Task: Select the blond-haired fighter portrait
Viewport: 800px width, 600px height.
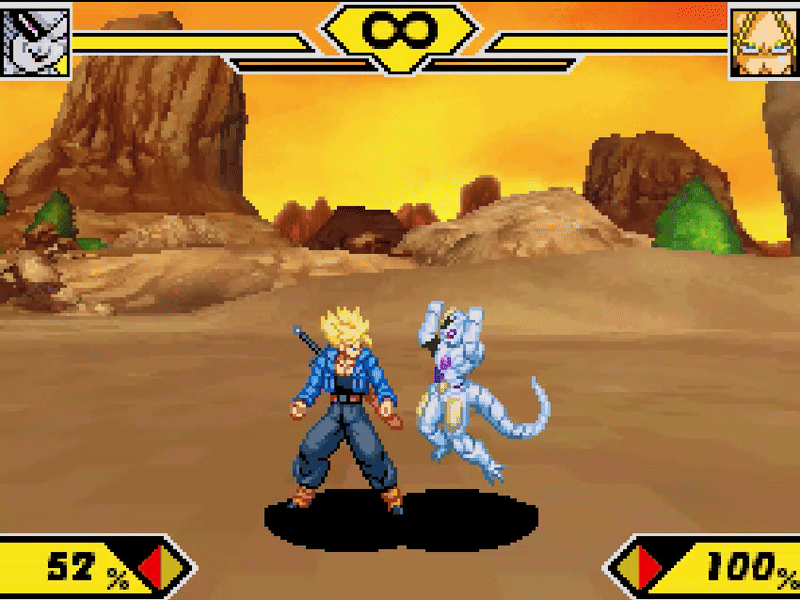Action: pos(764,42)
